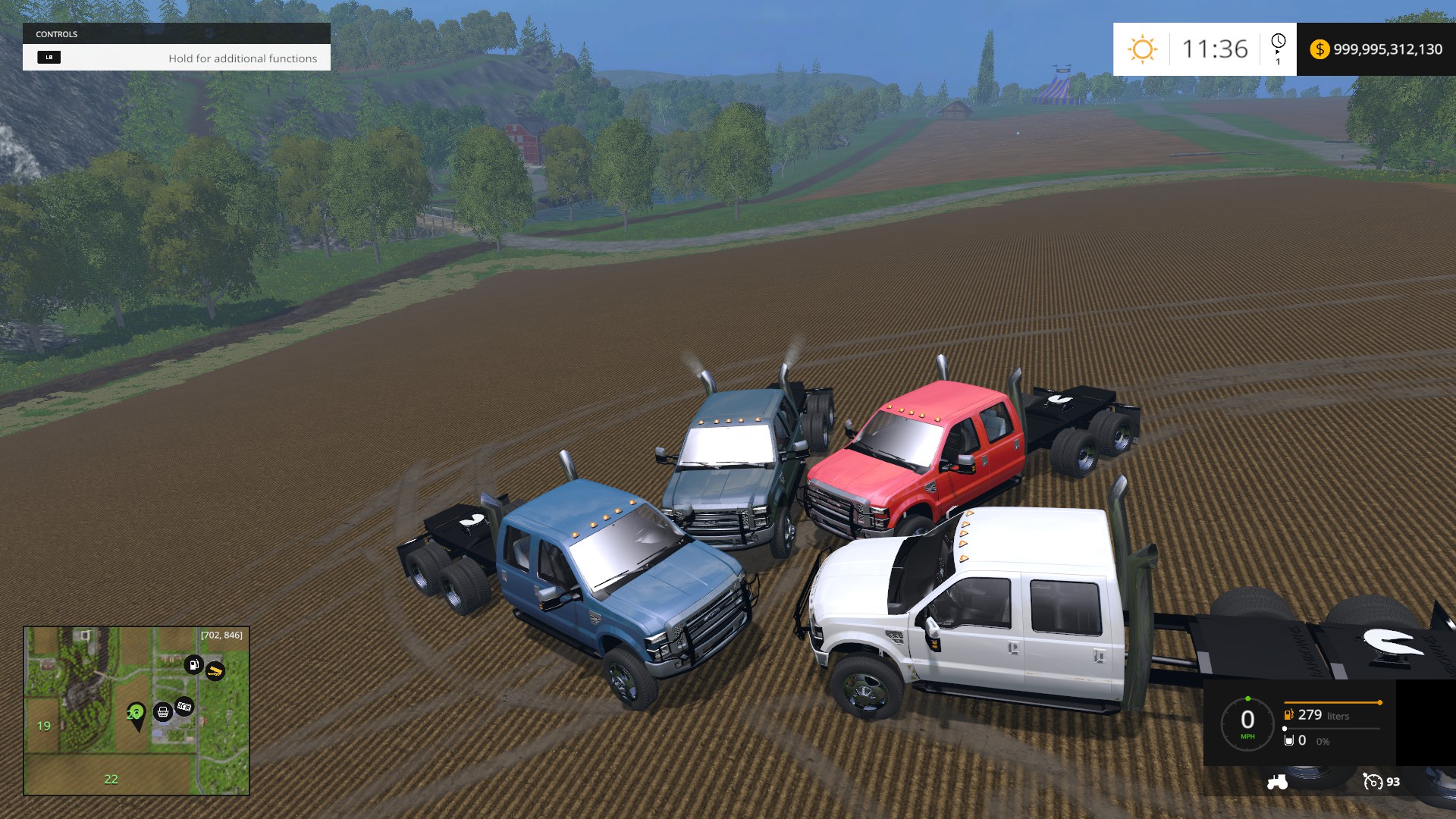Select the fill level icon showing 0%
The height and width of the screenshot is (819, 1456).
tap(1288, 740)
